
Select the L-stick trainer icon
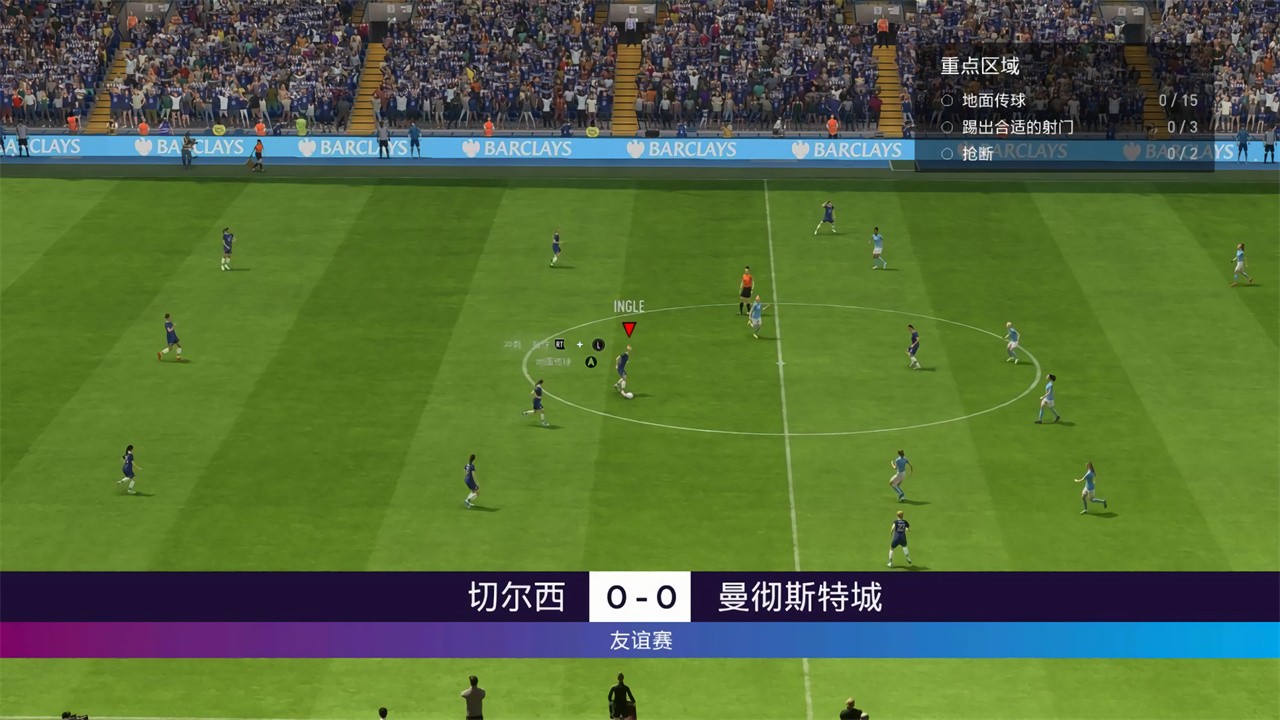pyautogui.click(x=598, y=344)
